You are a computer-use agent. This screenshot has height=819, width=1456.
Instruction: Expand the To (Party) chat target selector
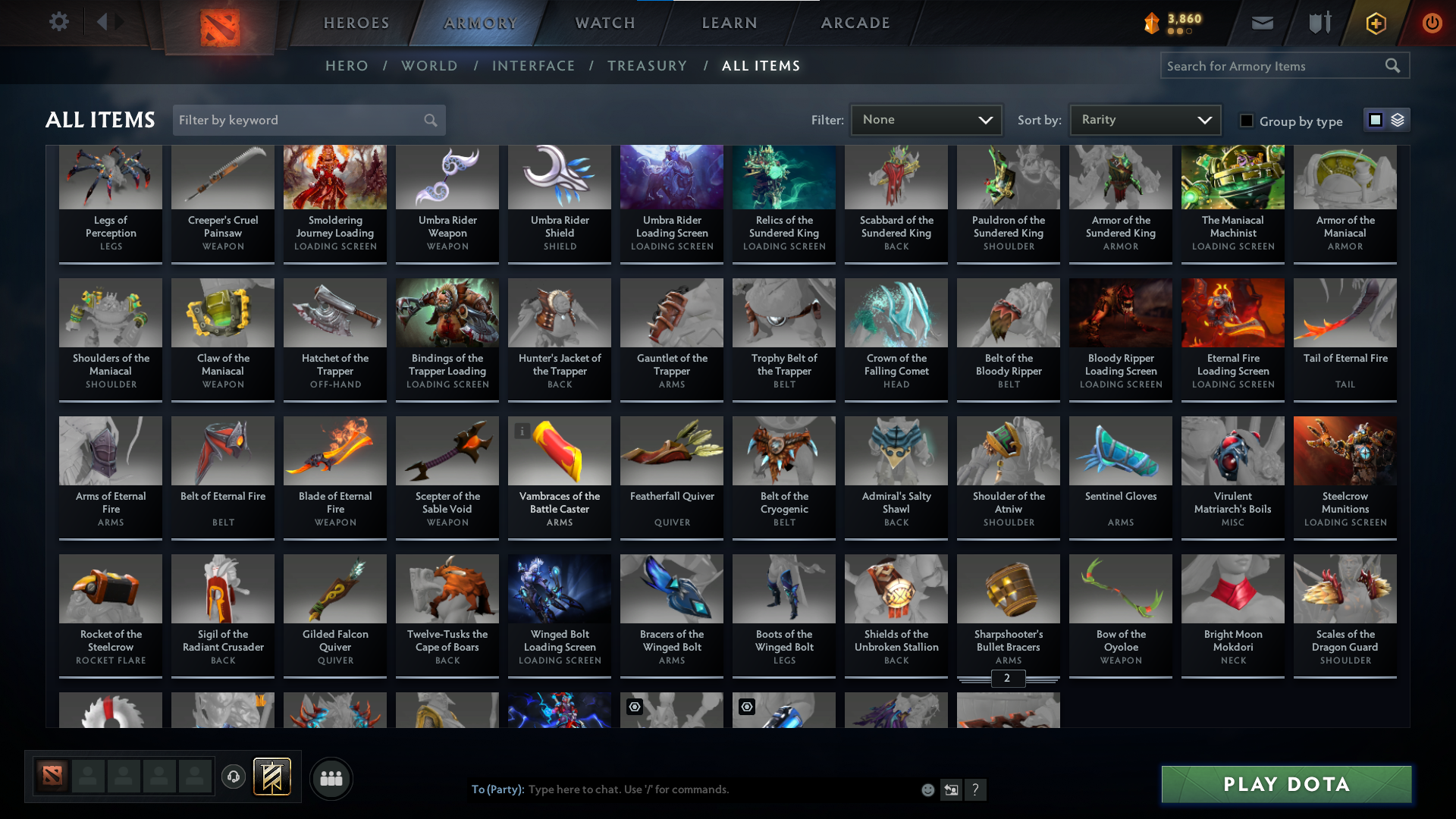pos(497,789)
